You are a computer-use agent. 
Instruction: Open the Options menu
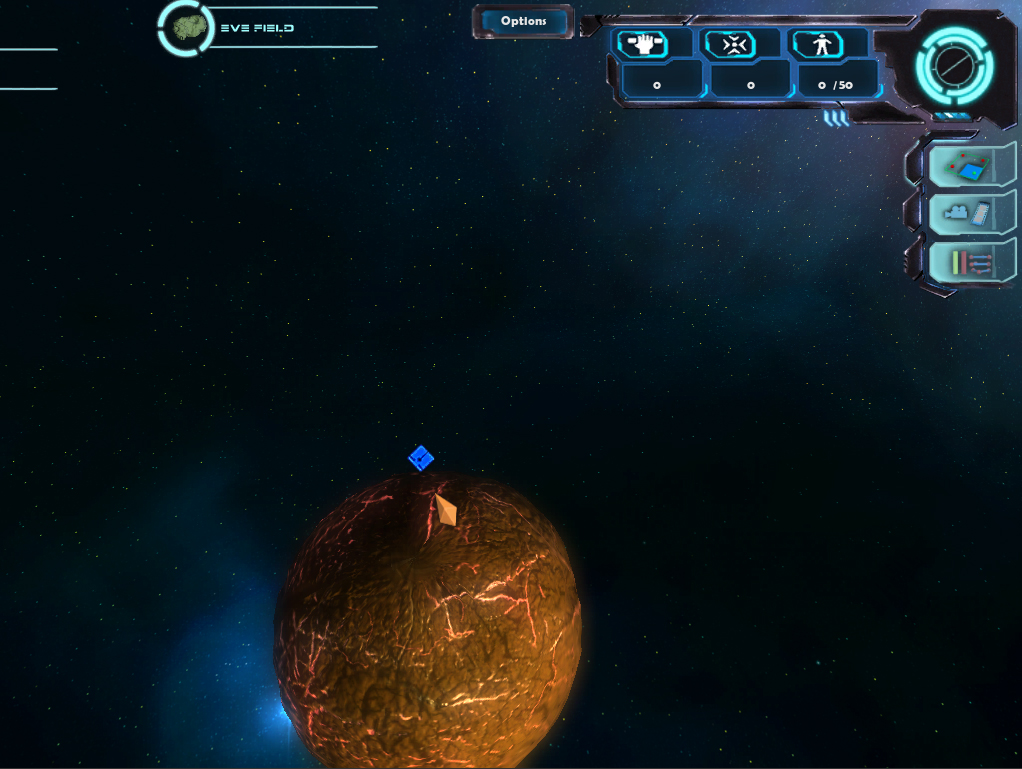point(523,21)
